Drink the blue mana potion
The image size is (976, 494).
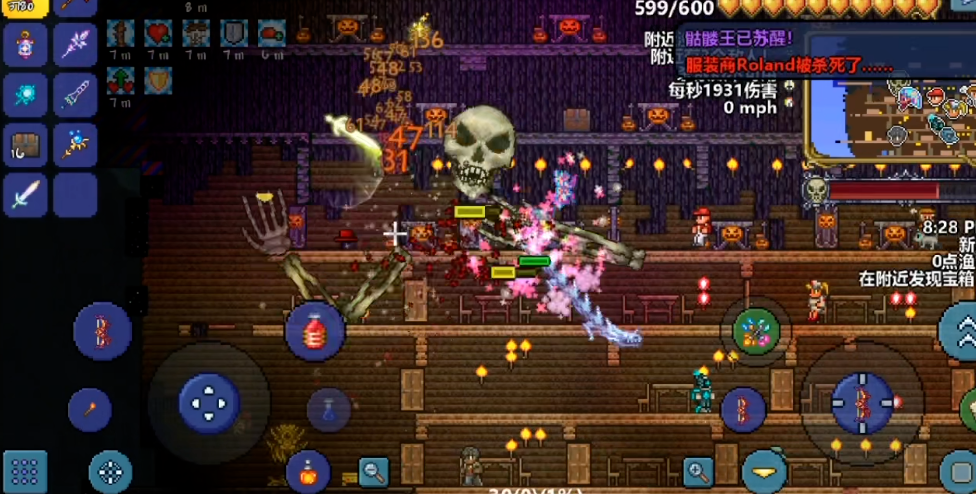pyautogui.click(x=328, y=409)
